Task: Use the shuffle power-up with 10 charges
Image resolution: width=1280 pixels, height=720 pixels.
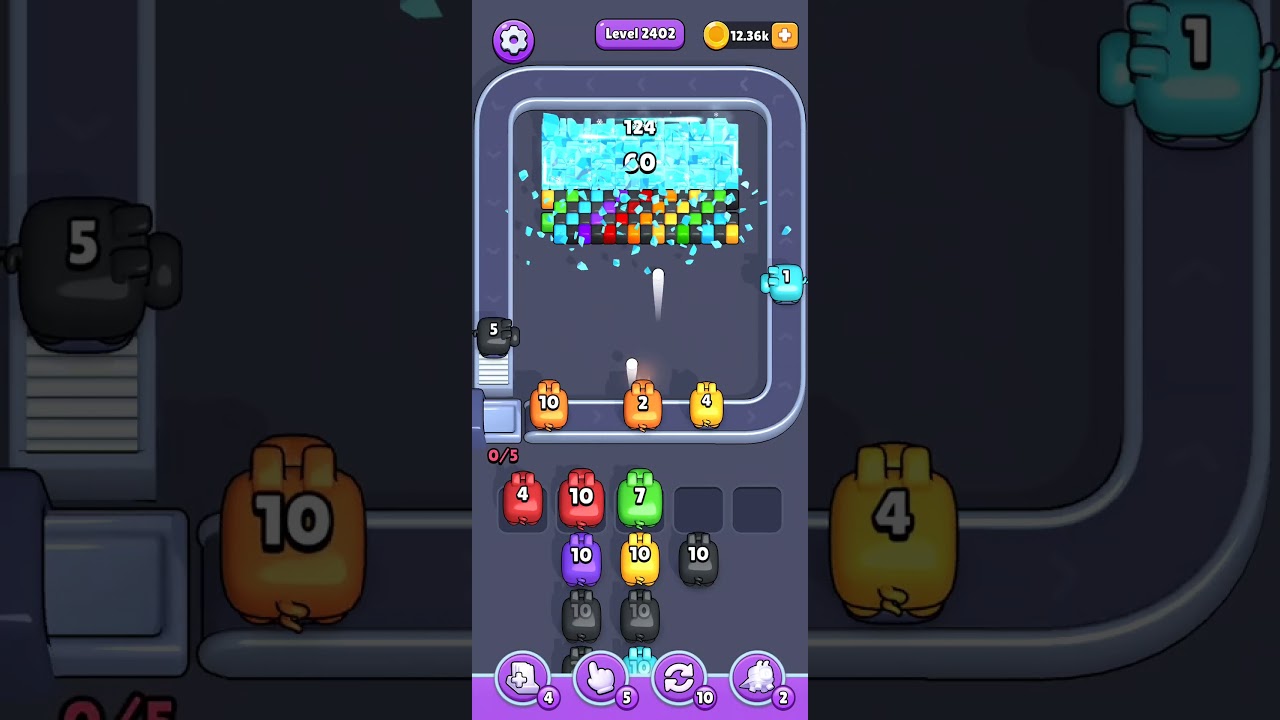Action: (679, 677)
